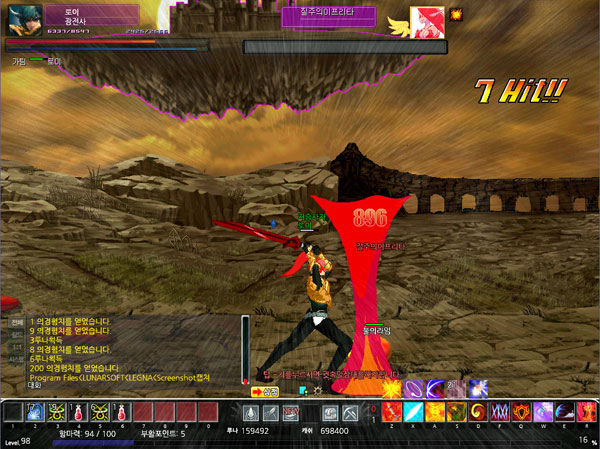Viewport: 600px width, 449px height.
Task: Select the boss portrait at top
Action: click(x=428, y=21)
